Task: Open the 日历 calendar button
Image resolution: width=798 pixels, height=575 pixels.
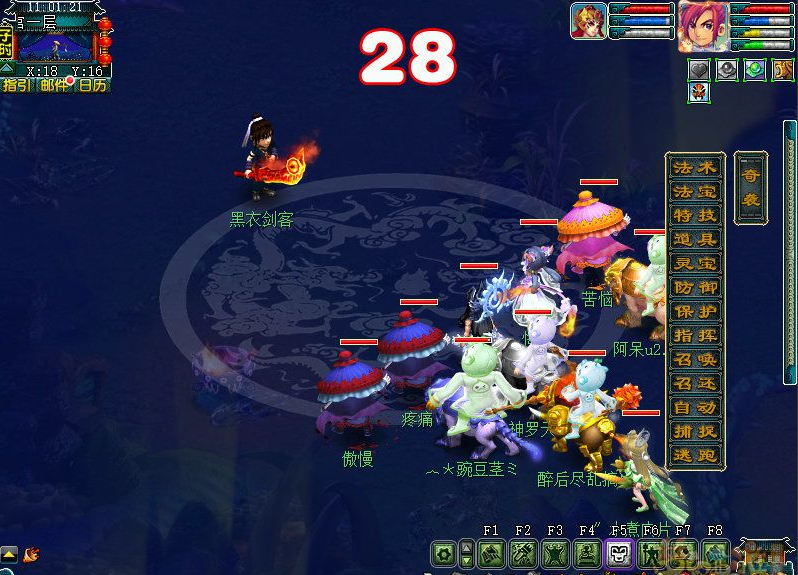Action: point(93,86)
